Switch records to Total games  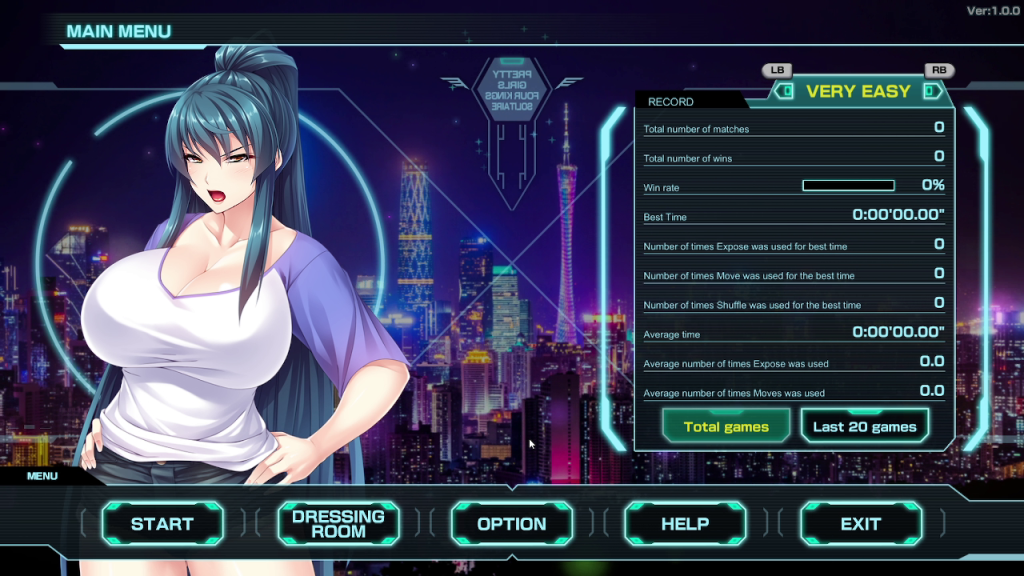[x=726, y=426]
